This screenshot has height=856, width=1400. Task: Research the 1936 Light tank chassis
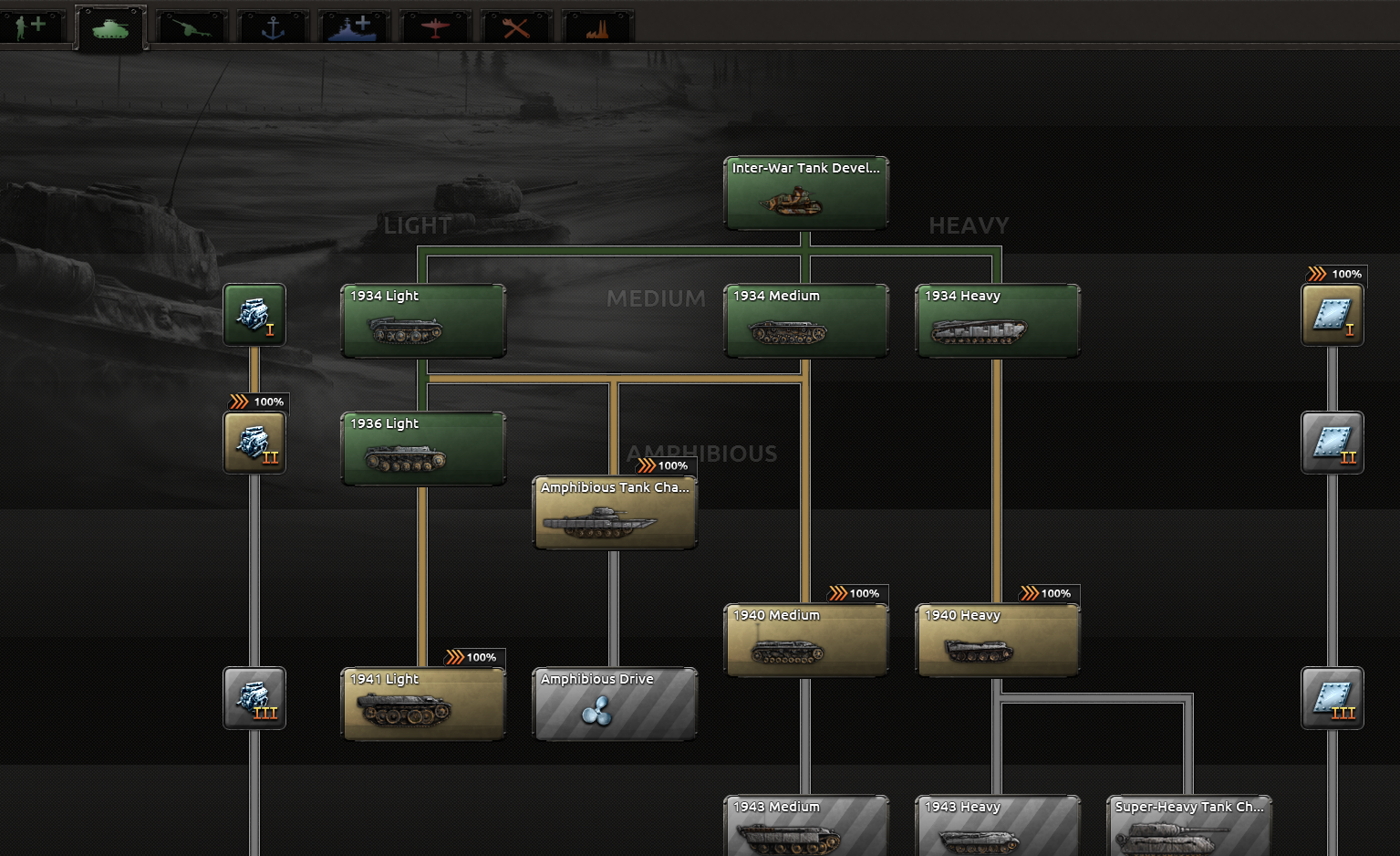(x=422, y=448)
